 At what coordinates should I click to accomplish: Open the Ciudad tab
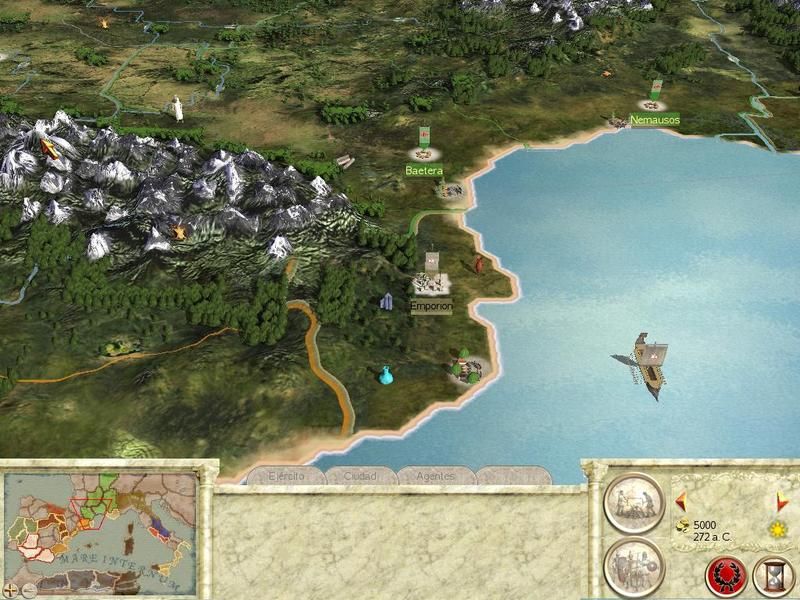tap(359, 476)
